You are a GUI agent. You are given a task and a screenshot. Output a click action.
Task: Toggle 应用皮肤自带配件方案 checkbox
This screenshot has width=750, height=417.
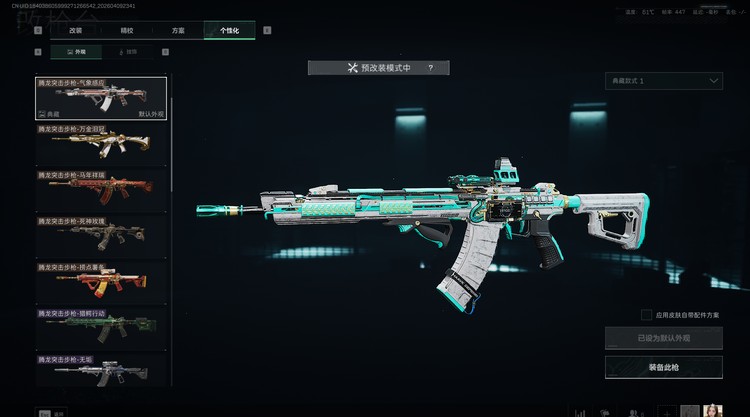pyautogui.click(x=647, y=315)
